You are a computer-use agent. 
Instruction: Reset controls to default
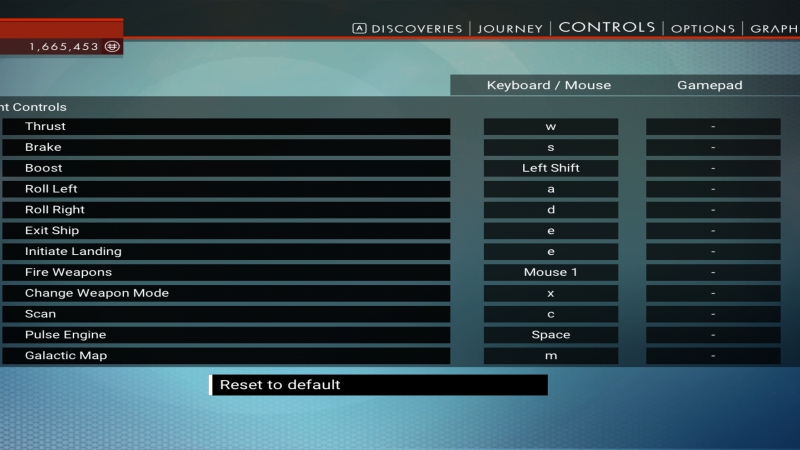[x=379, y=385]
